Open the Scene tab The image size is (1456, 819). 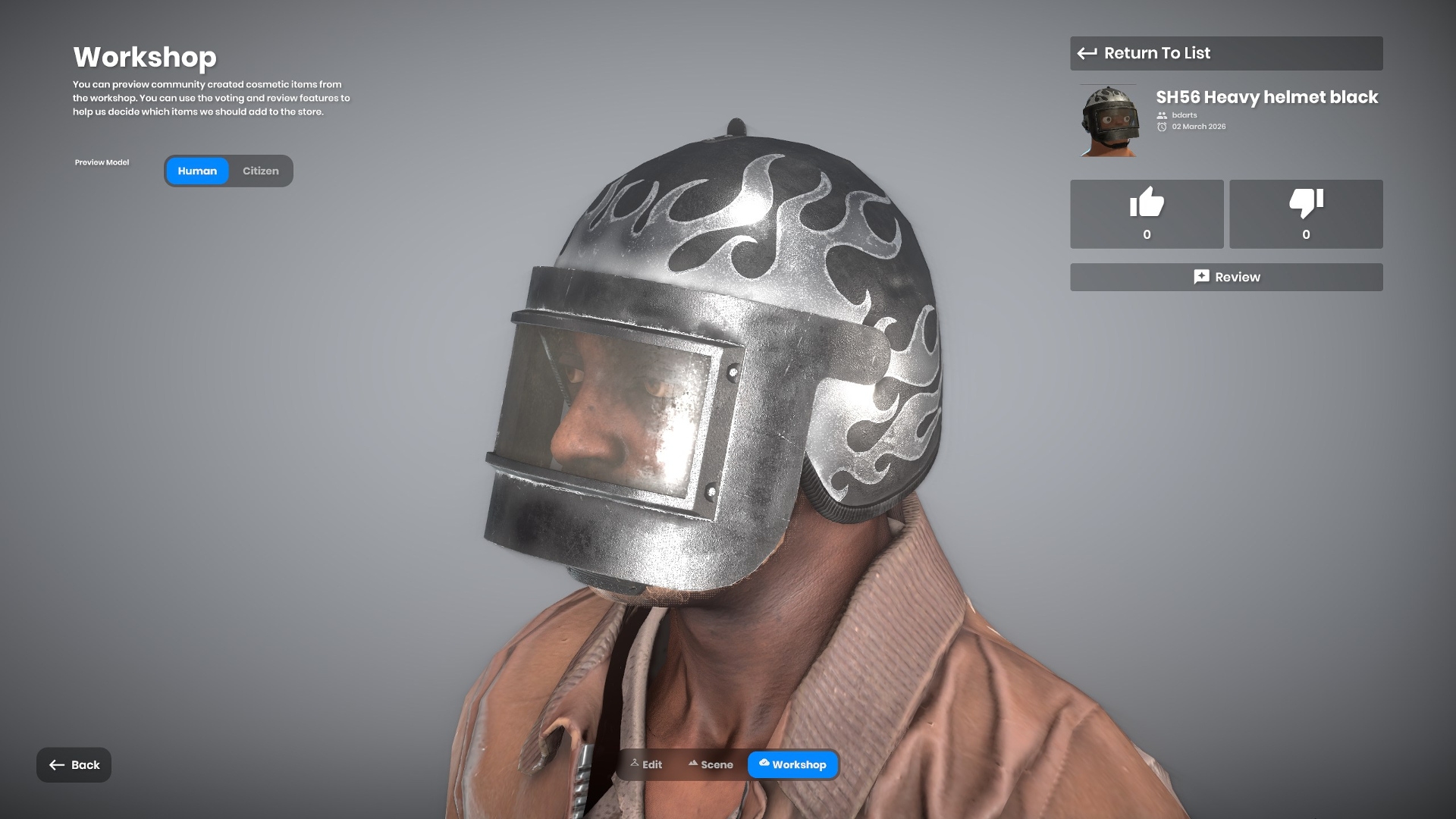pos(711,764)
